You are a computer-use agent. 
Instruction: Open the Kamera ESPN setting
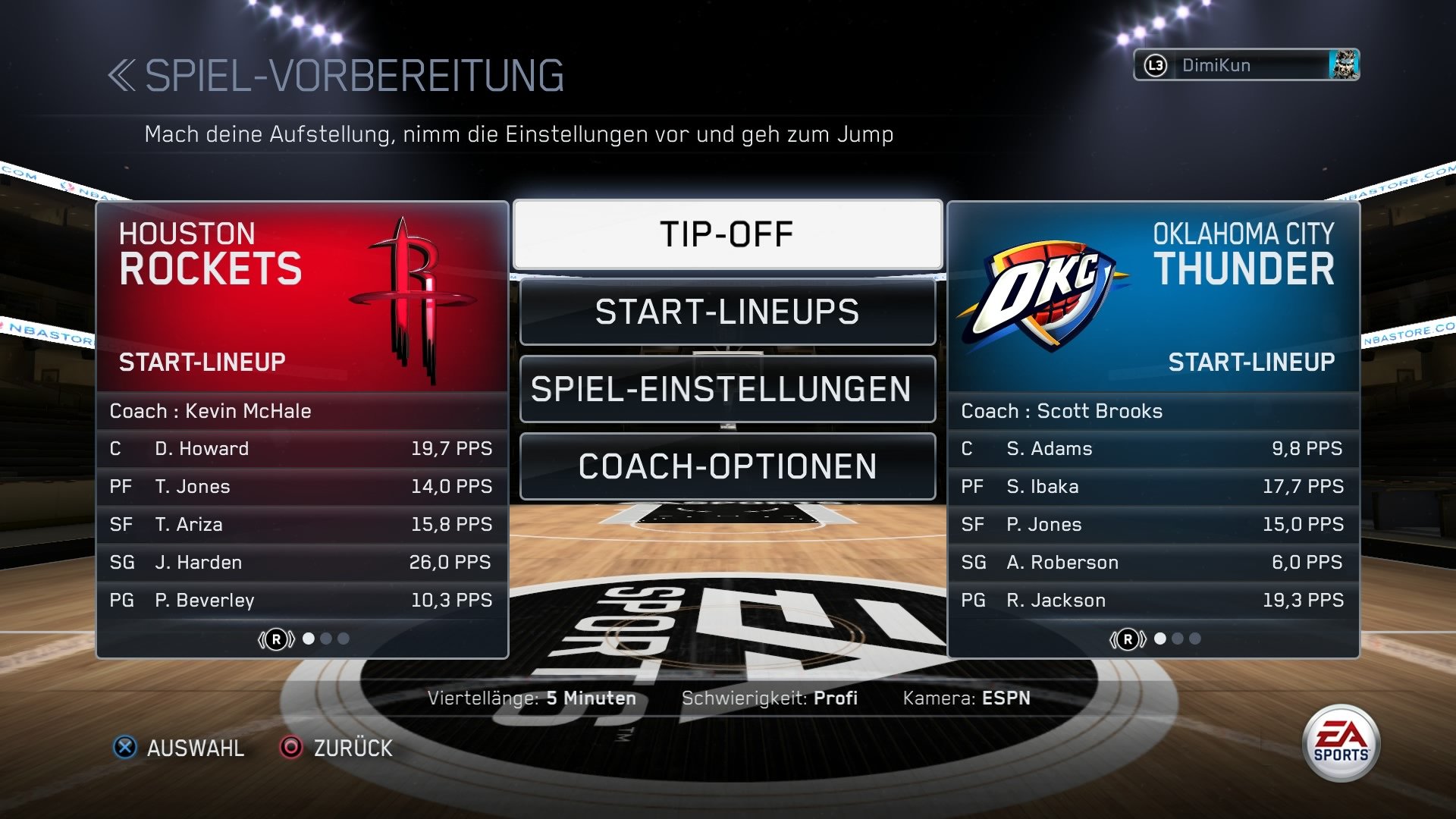[x=967, y=698]
